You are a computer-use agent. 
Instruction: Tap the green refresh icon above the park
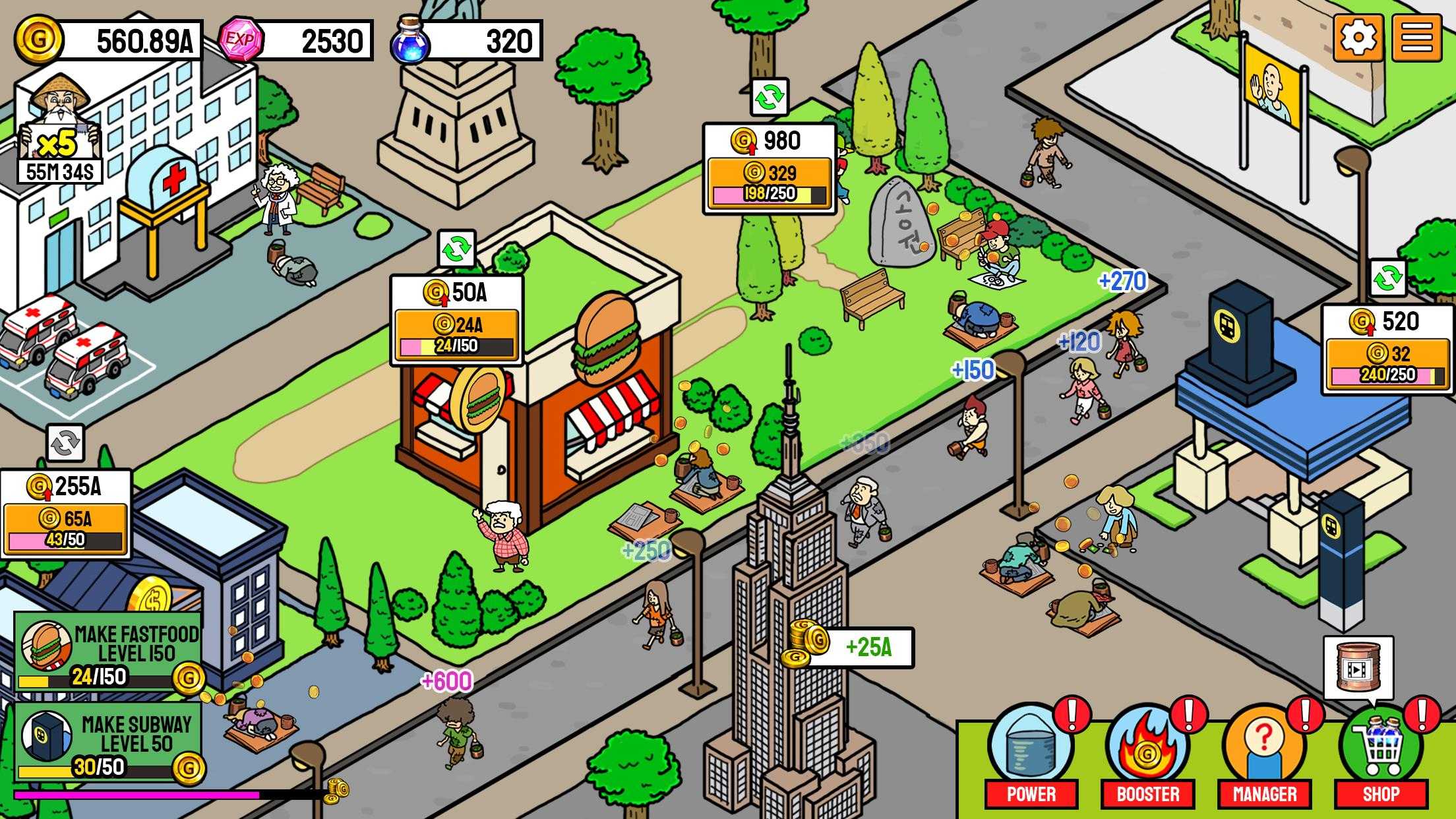[770, 98]
